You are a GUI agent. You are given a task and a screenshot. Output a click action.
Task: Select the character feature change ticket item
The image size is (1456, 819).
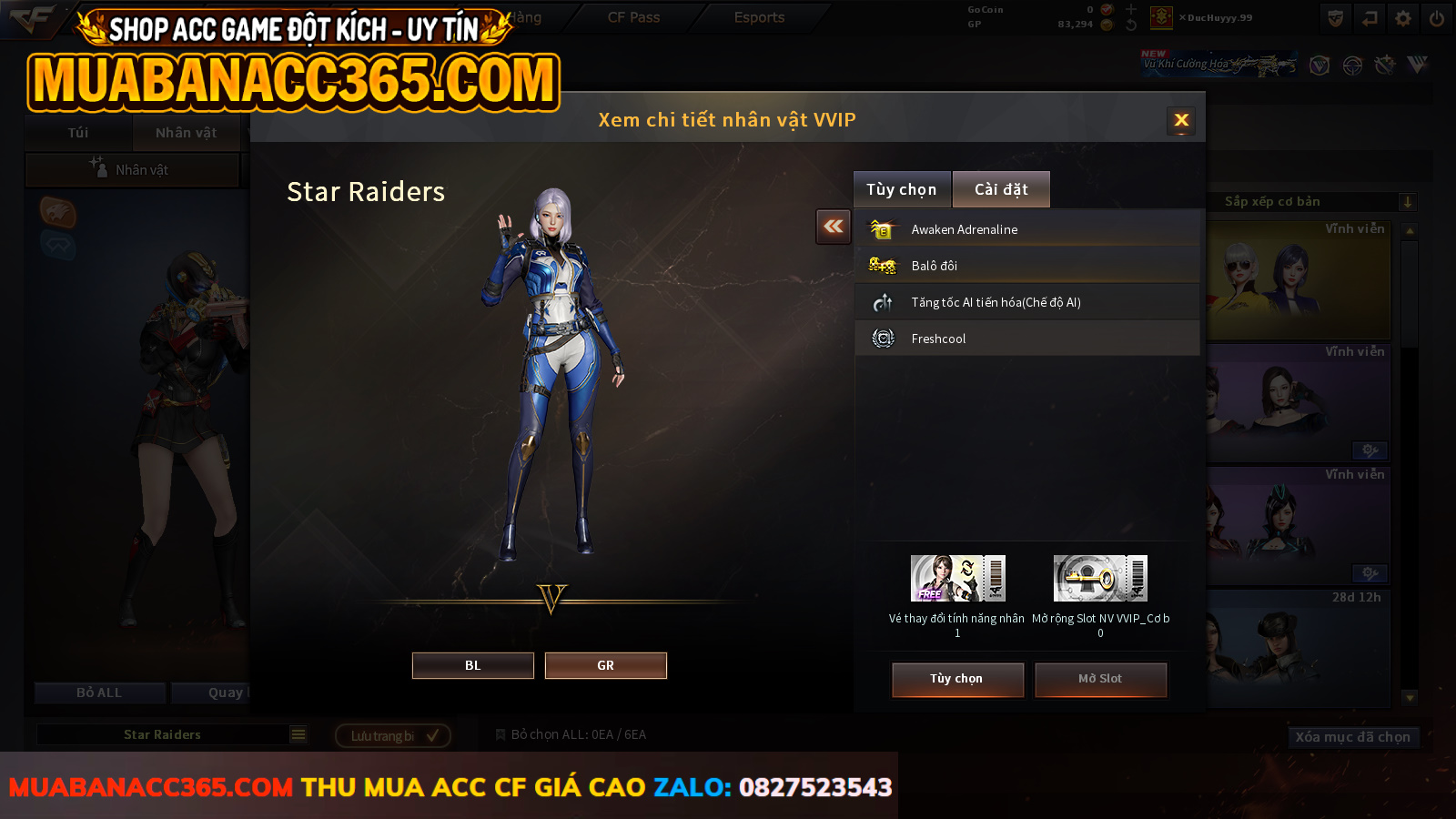coord(957,579)
